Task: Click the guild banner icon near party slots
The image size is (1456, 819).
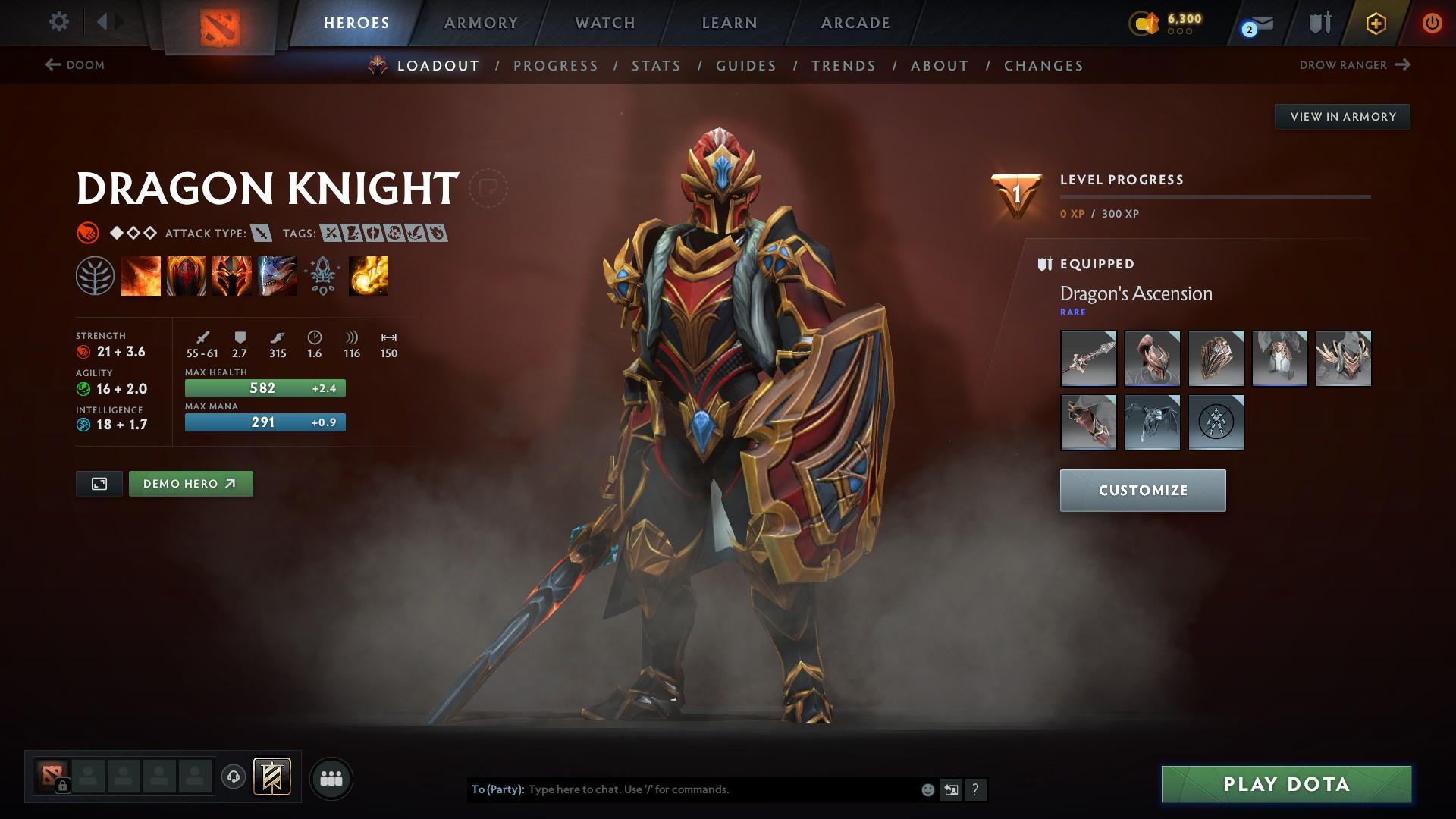Action: tap(271, 776)
